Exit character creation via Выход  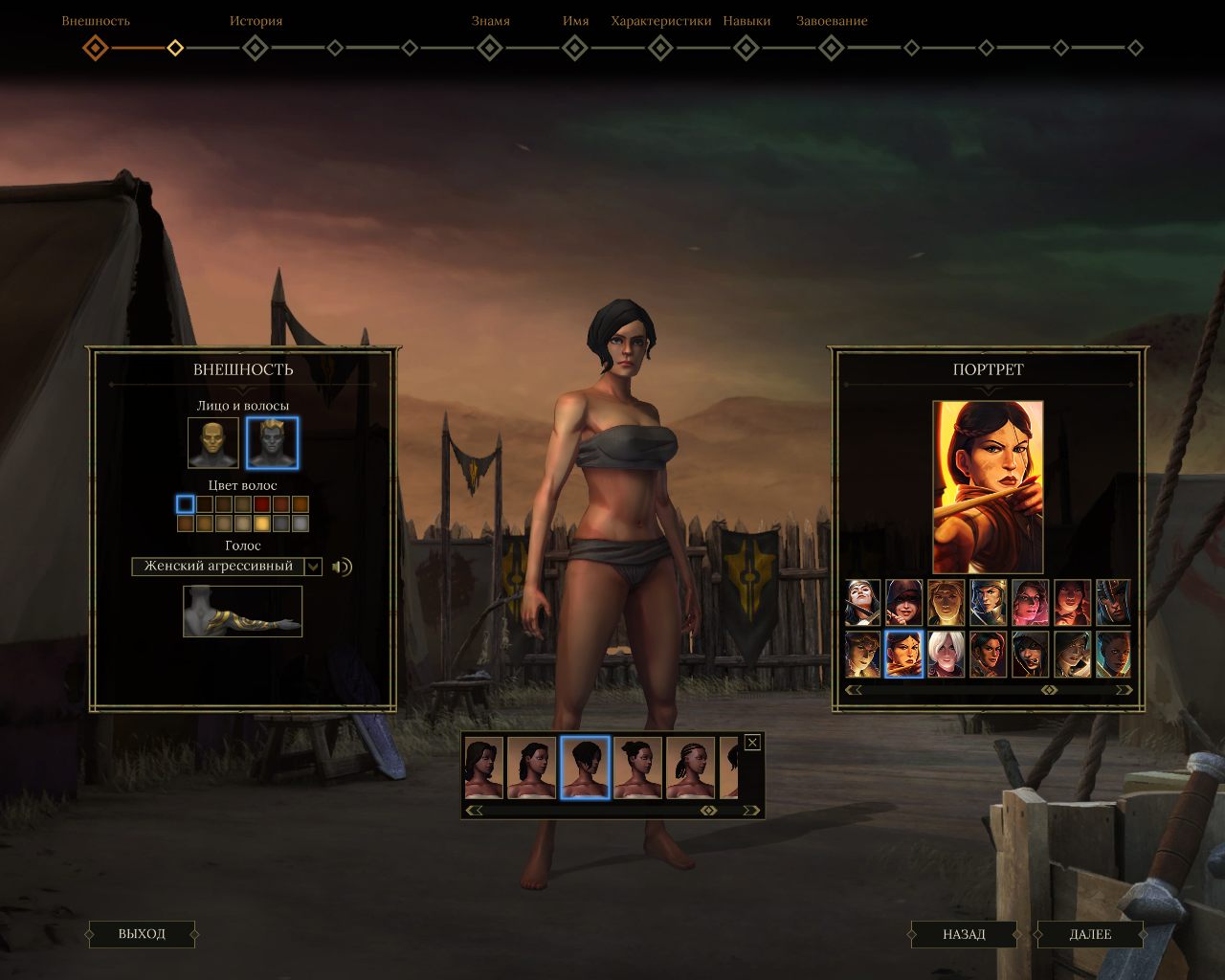coord(142,934)
